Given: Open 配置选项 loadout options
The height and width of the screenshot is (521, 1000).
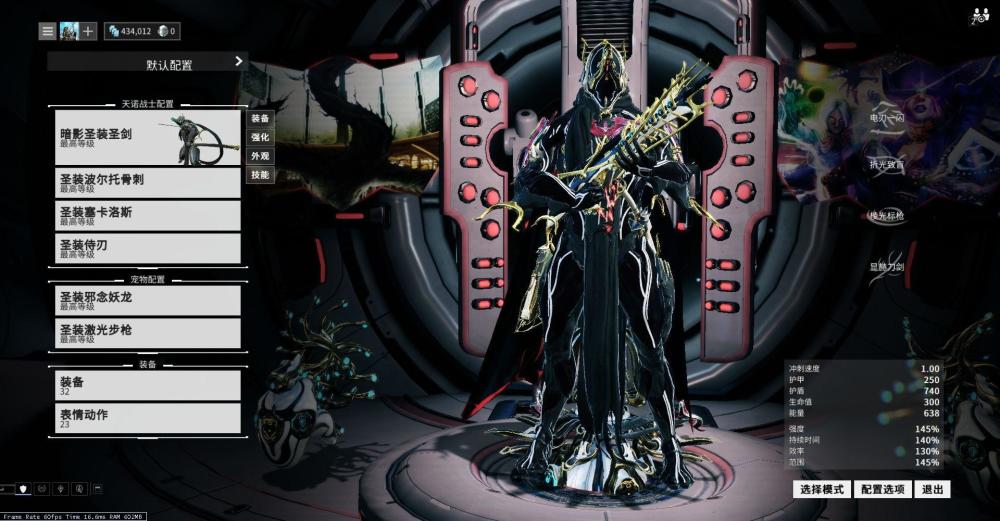Looking at the screenshot, I should (x=882, y=489).
